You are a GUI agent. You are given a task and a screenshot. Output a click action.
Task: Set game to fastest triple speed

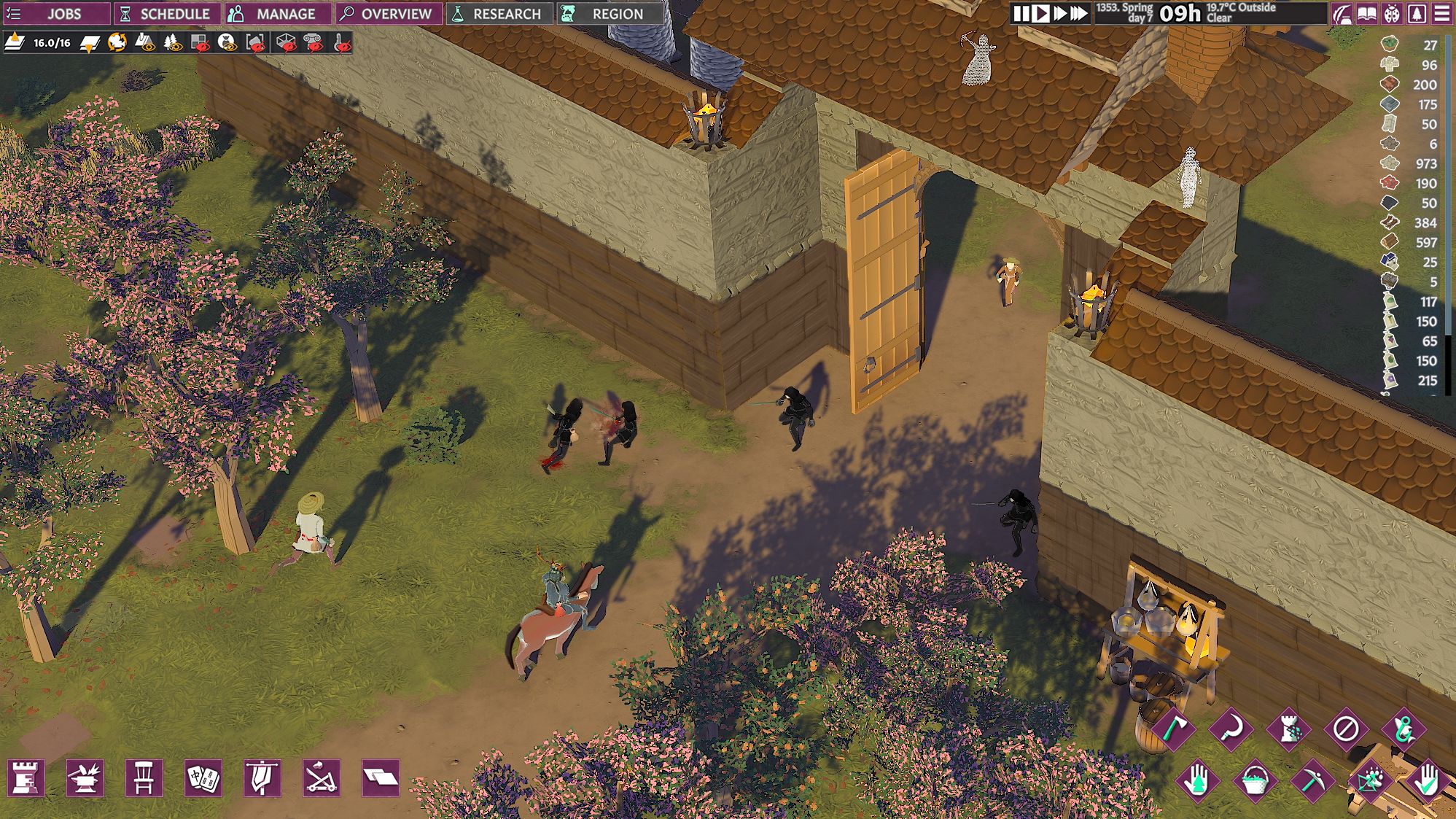pyautogui.click(x=1079, y=13)
